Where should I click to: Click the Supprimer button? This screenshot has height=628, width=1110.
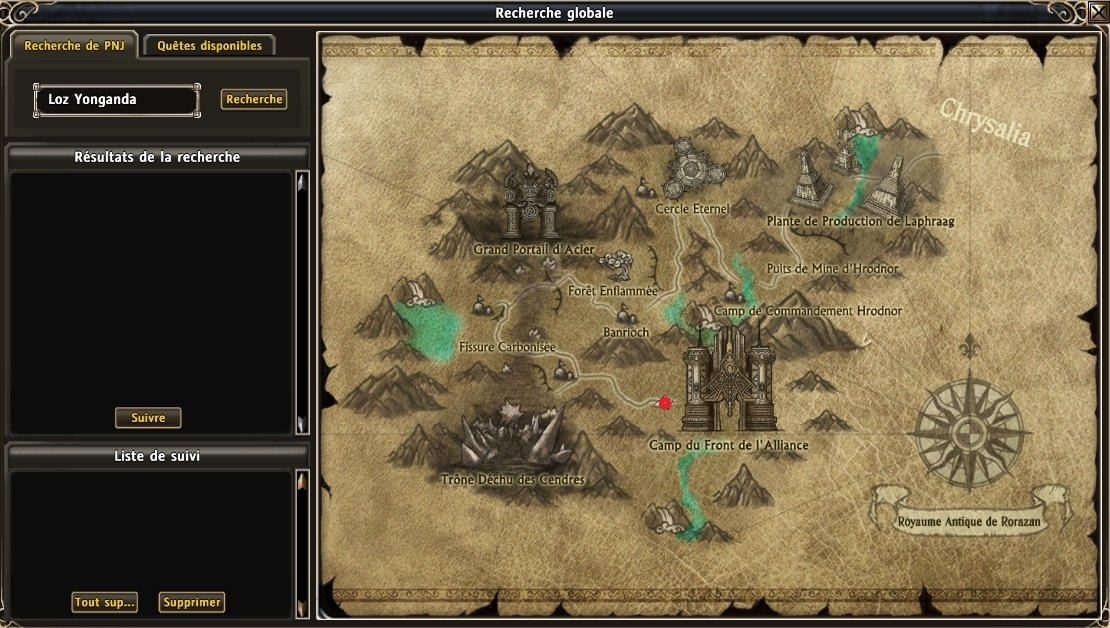pyautogui.click(x=192, y=602)
